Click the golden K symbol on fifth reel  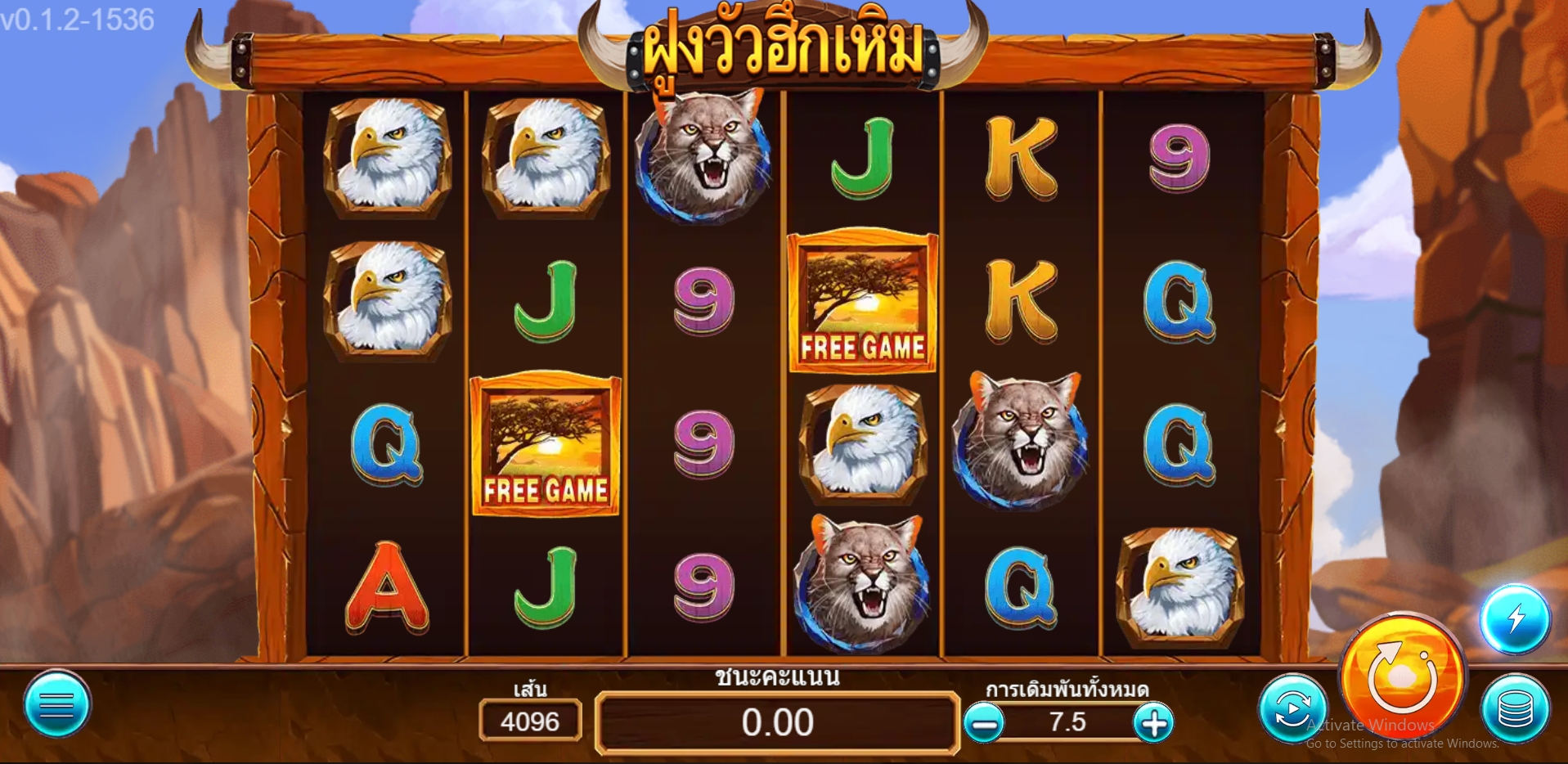pos(1021,158)
